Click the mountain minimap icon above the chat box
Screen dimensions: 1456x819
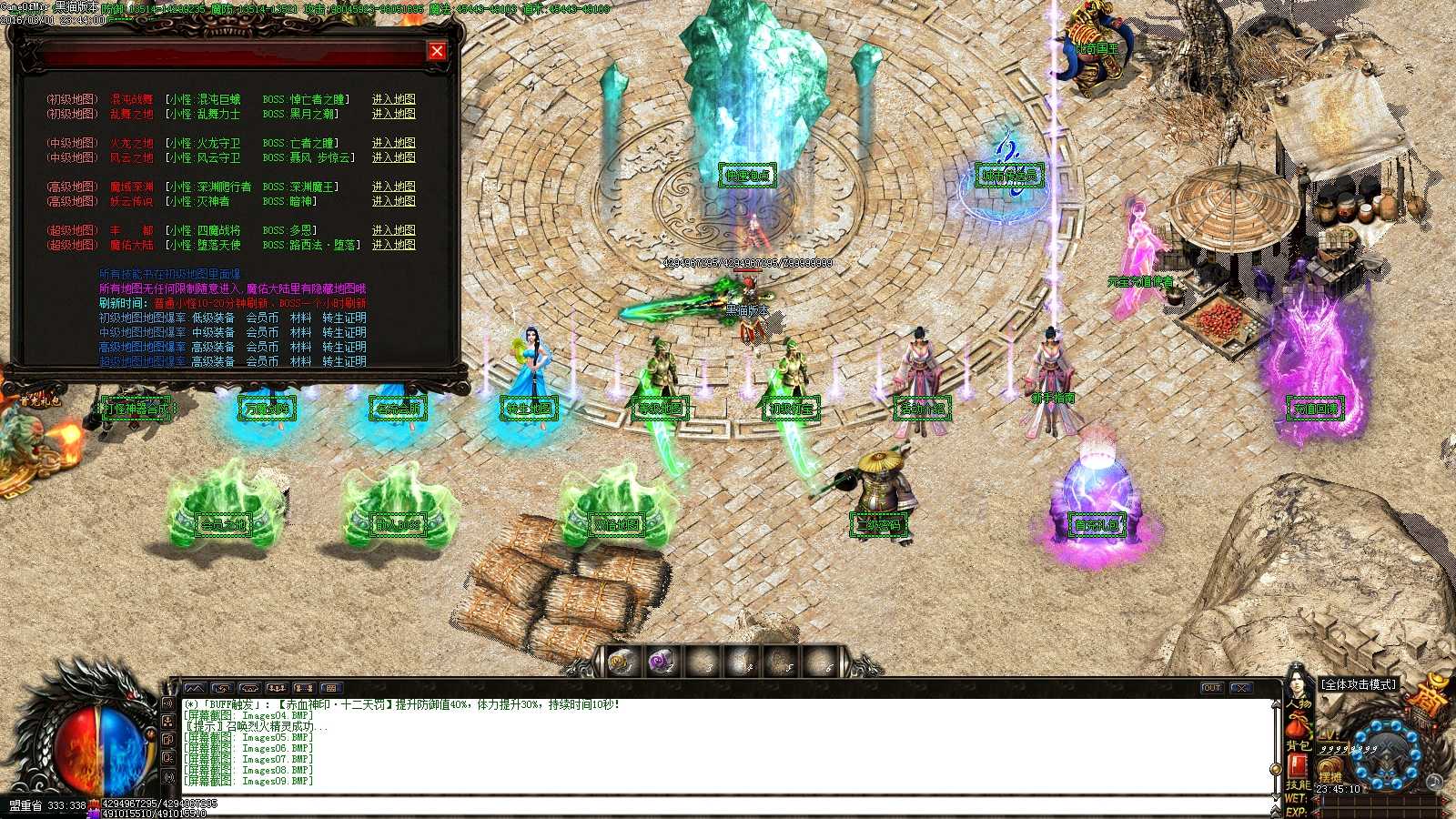[x=197, y=689]
